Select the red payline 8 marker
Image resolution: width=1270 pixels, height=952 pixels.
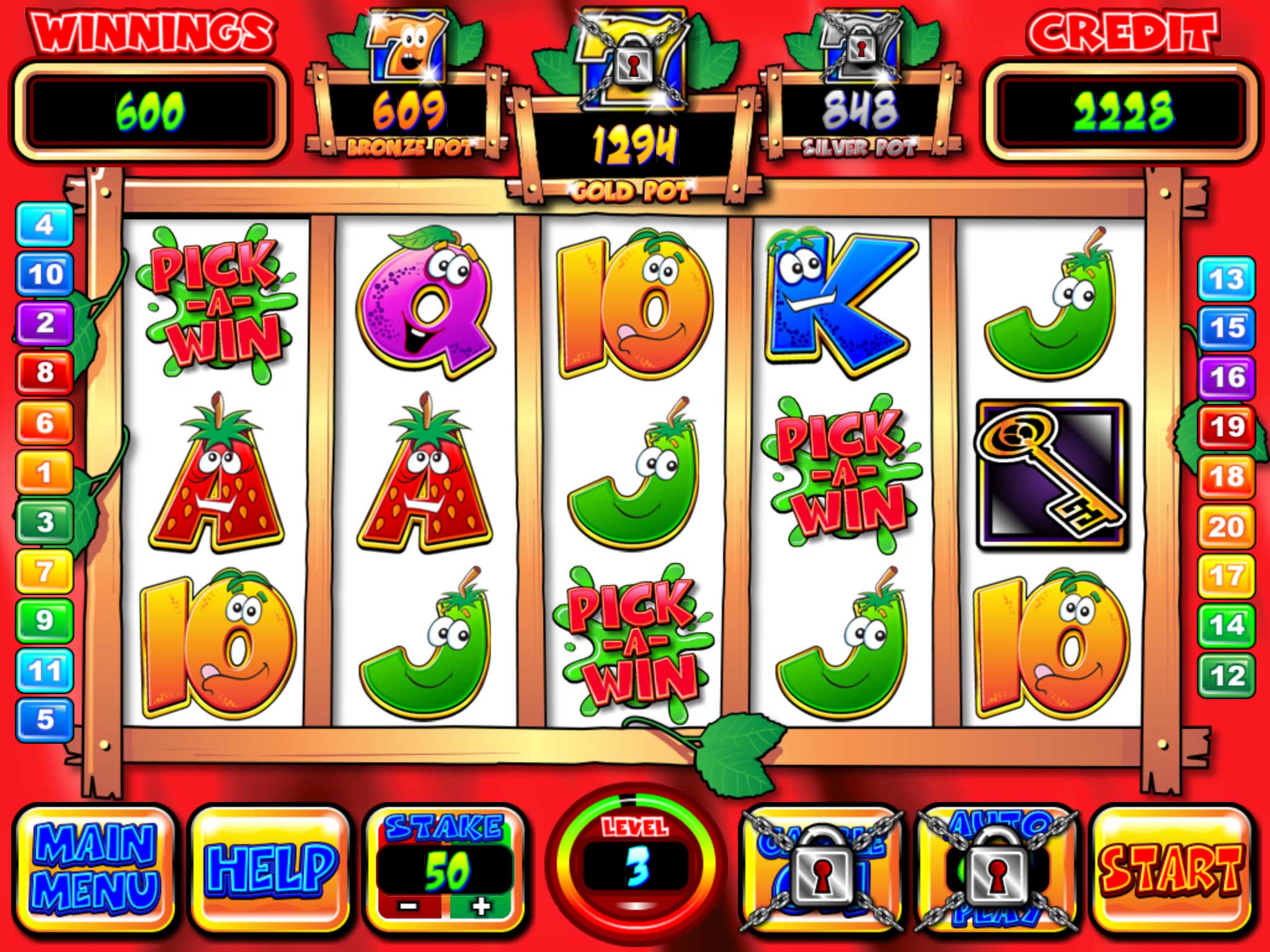pos(45,372)
